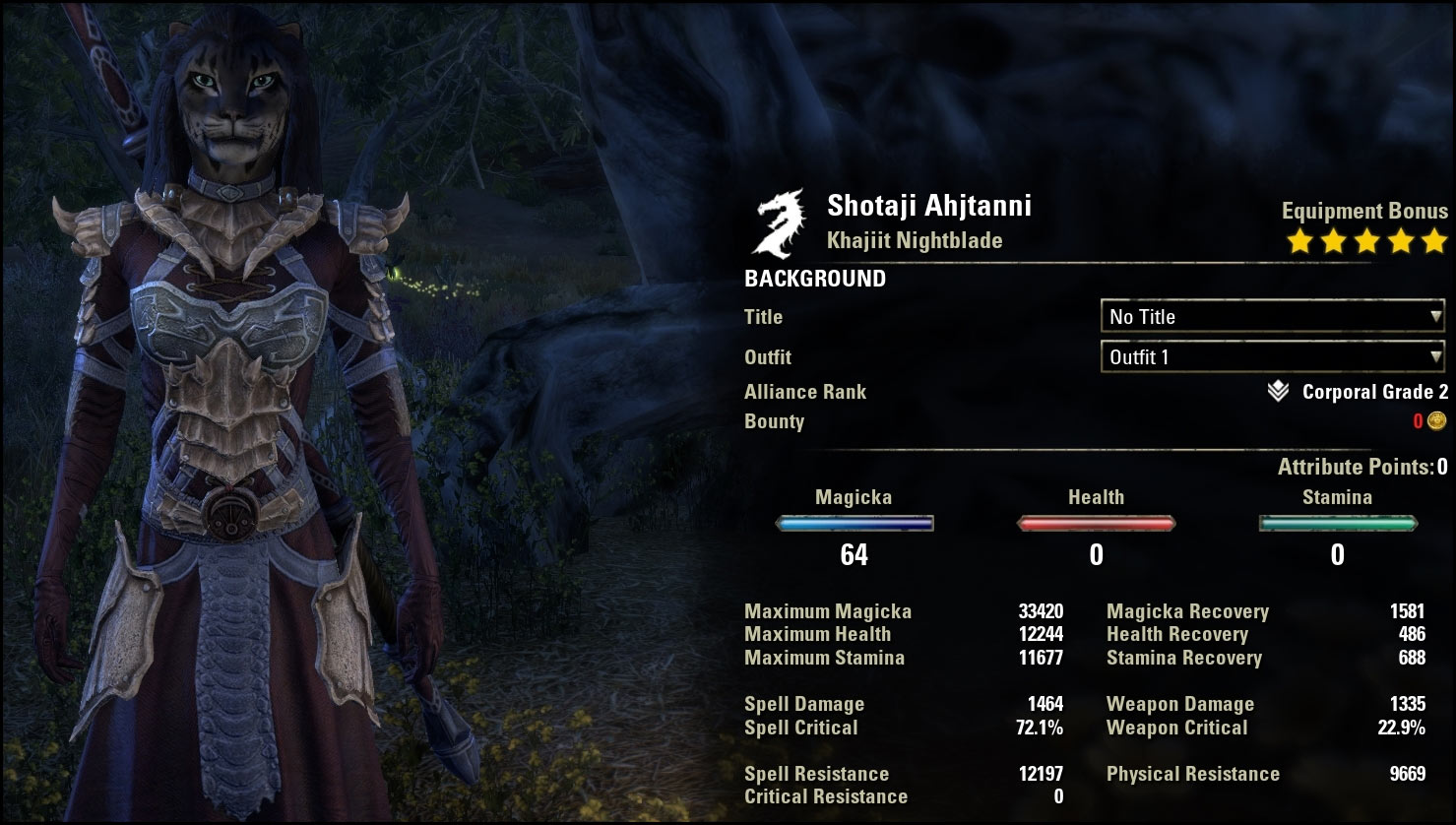Open the Title dropdown showing No Title
This screenshot has height=825, width=1456.
[1270, 316]
